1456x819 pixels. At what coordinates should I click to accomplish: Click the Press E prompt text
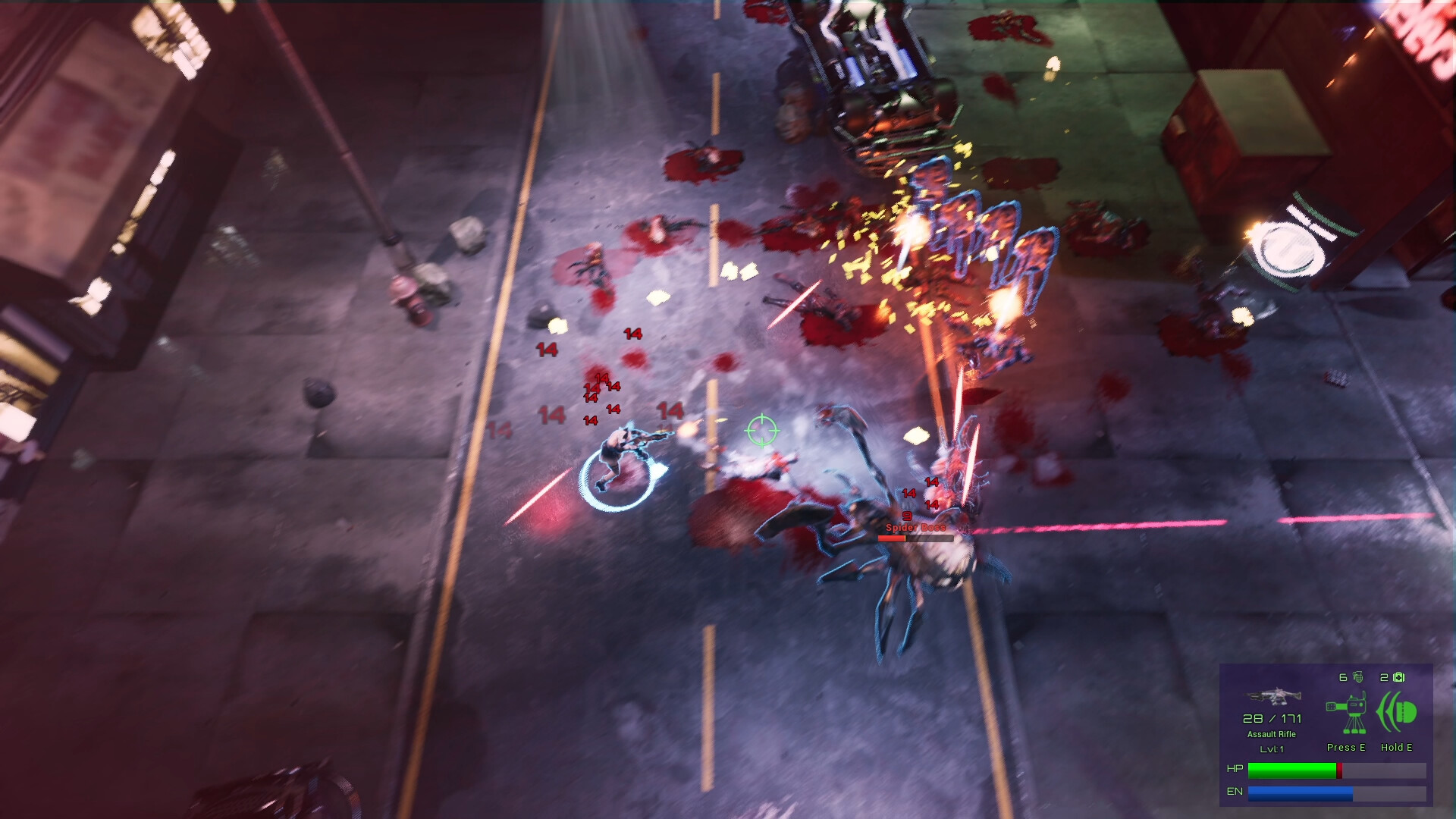pos(1346,748)
